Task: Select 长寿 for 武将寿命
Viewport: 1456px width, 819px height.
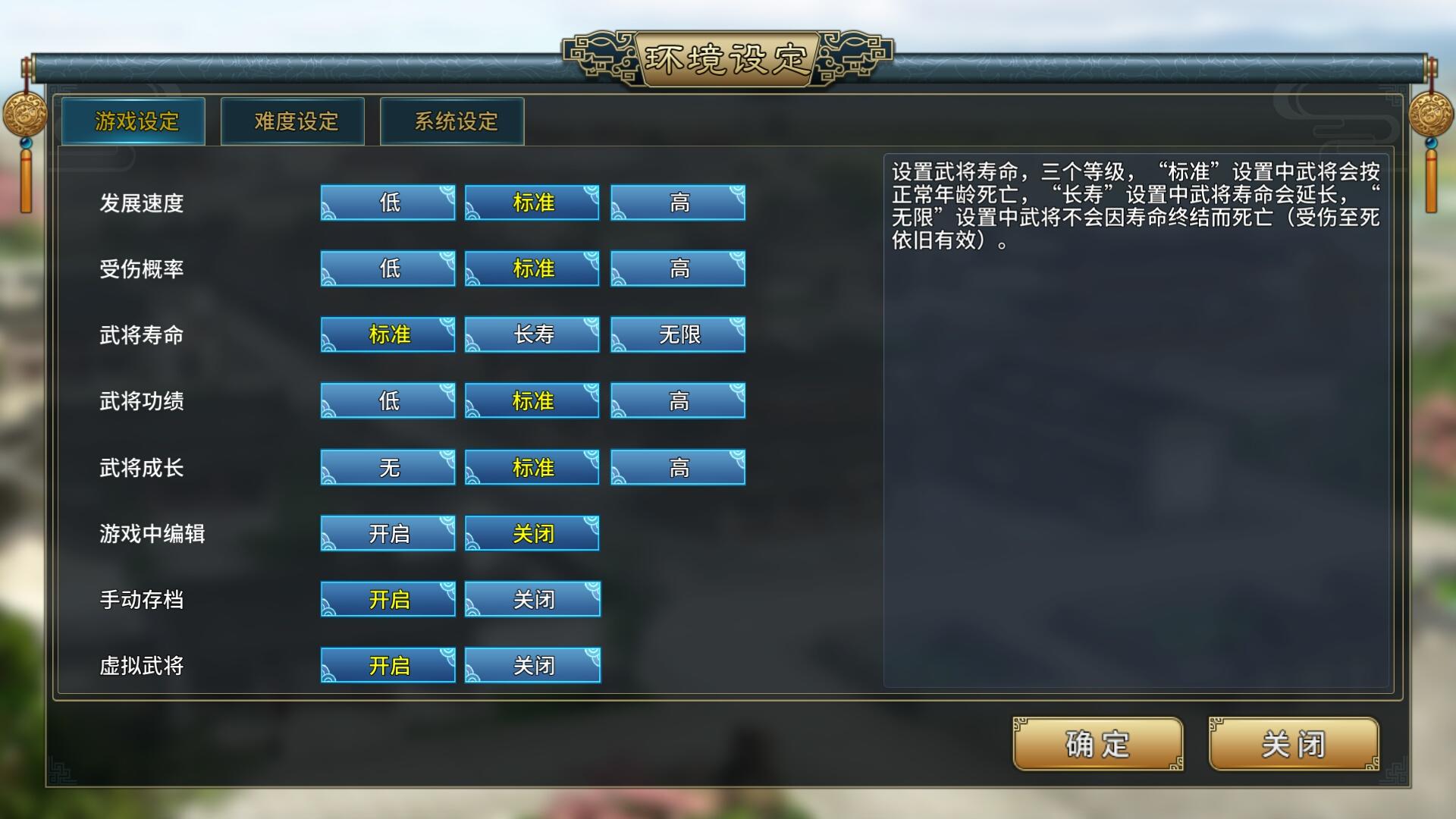Action: pos(532,334)
